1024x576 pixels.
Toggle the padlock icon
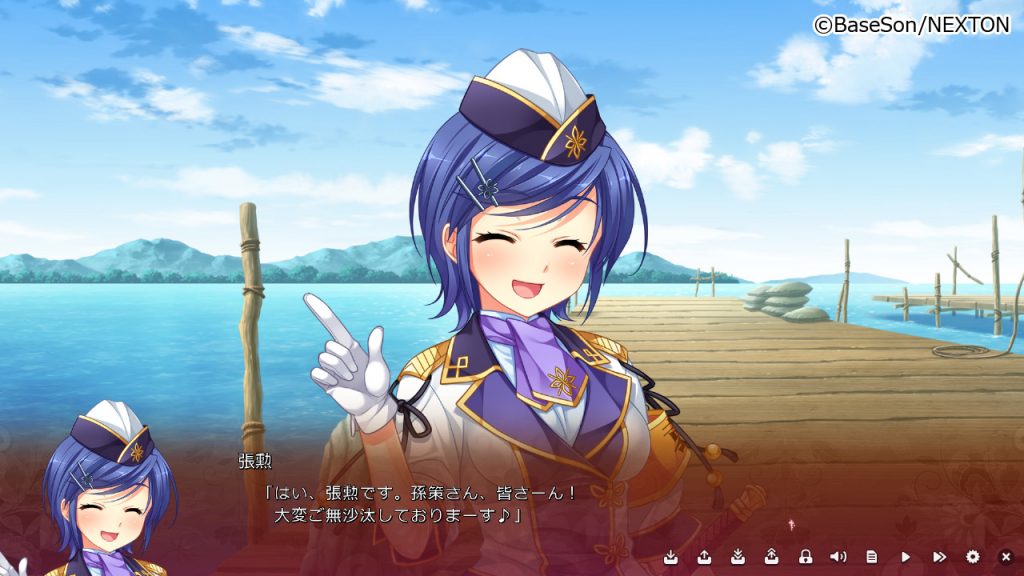pos(805,556)
